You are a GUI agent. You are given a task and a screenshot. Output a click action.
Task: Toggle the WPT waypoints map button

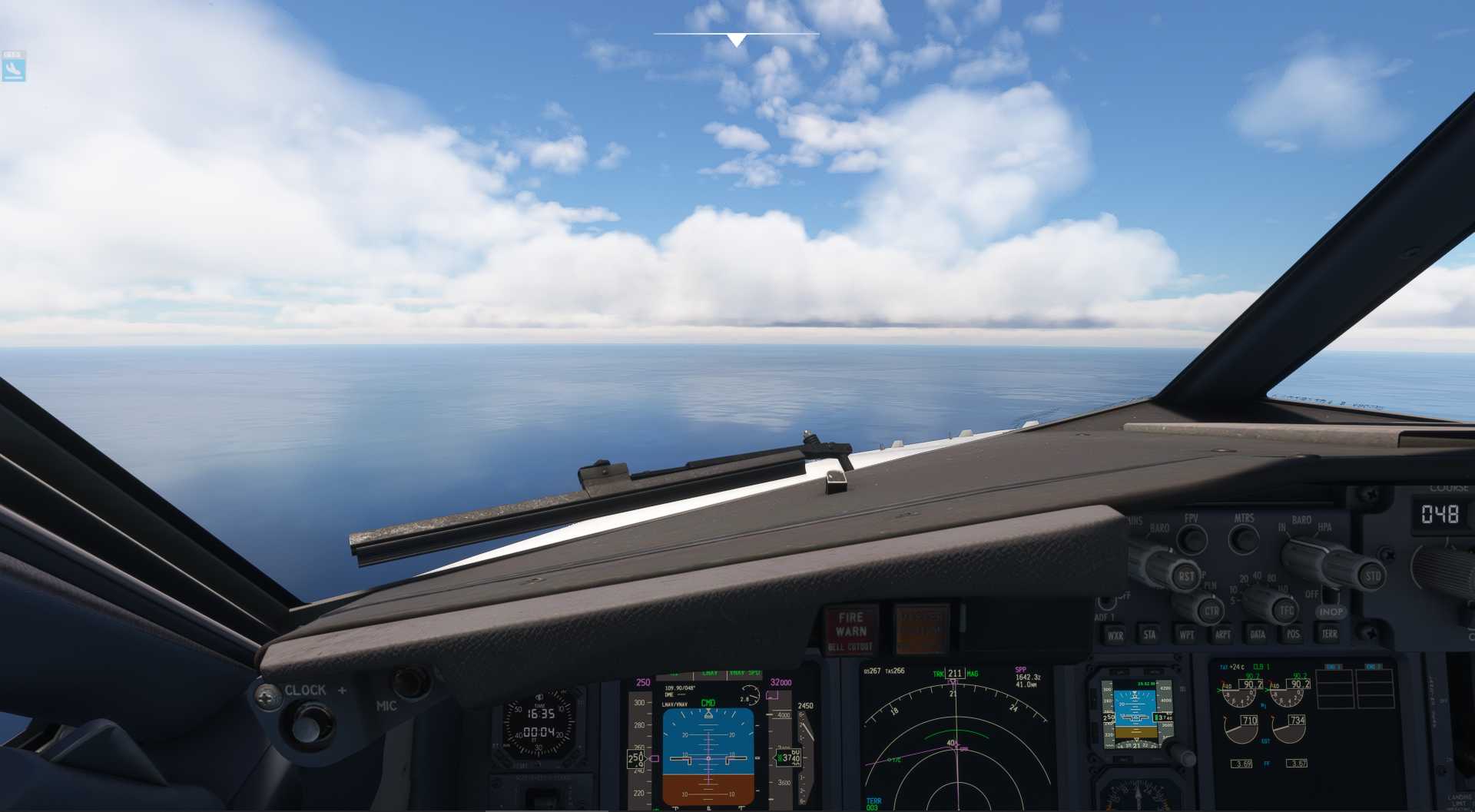pyautogui.click(x=1187, y=635)
